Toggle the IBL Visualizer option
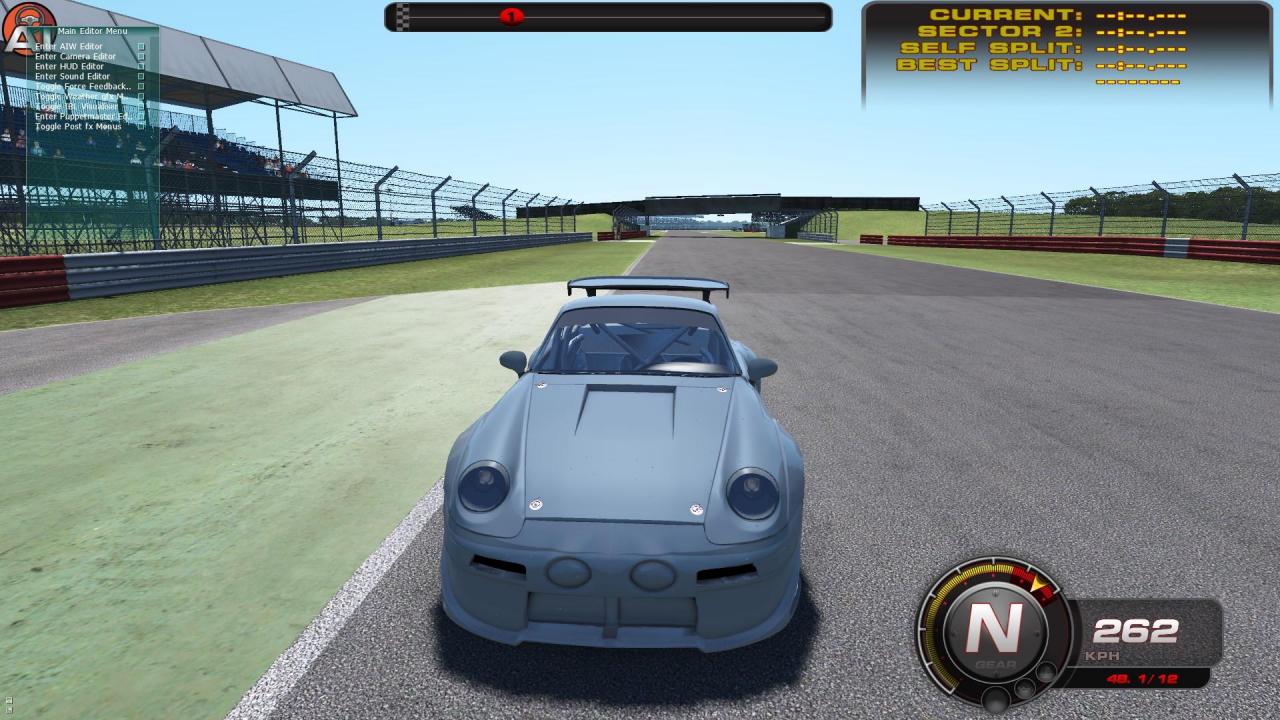Screen dimensions: 1280x720 pyautogui.click(x=142, y=106)
